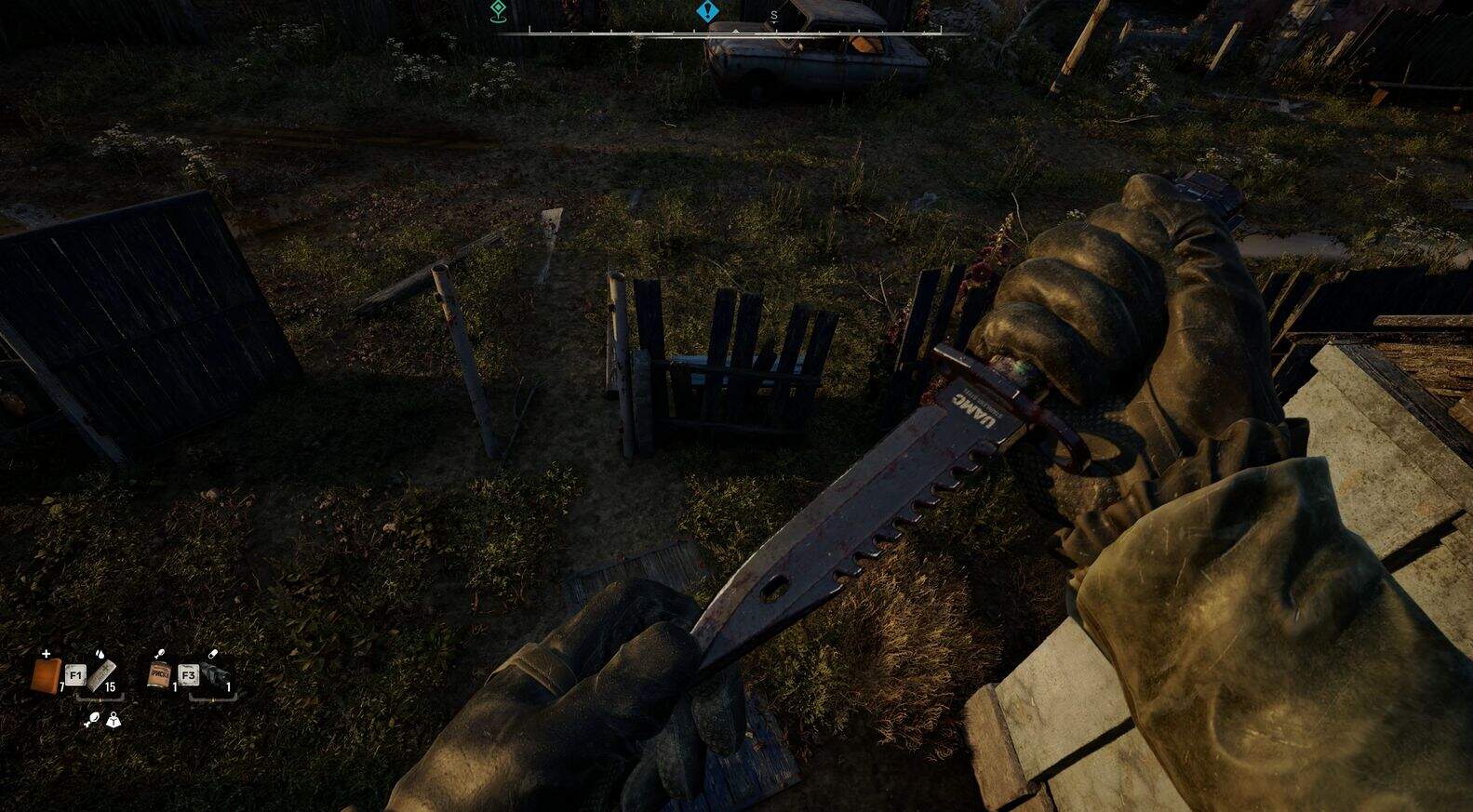Use the bandage quick slot item
This screenshot has width=1473, height=812.
pos(103,673)
